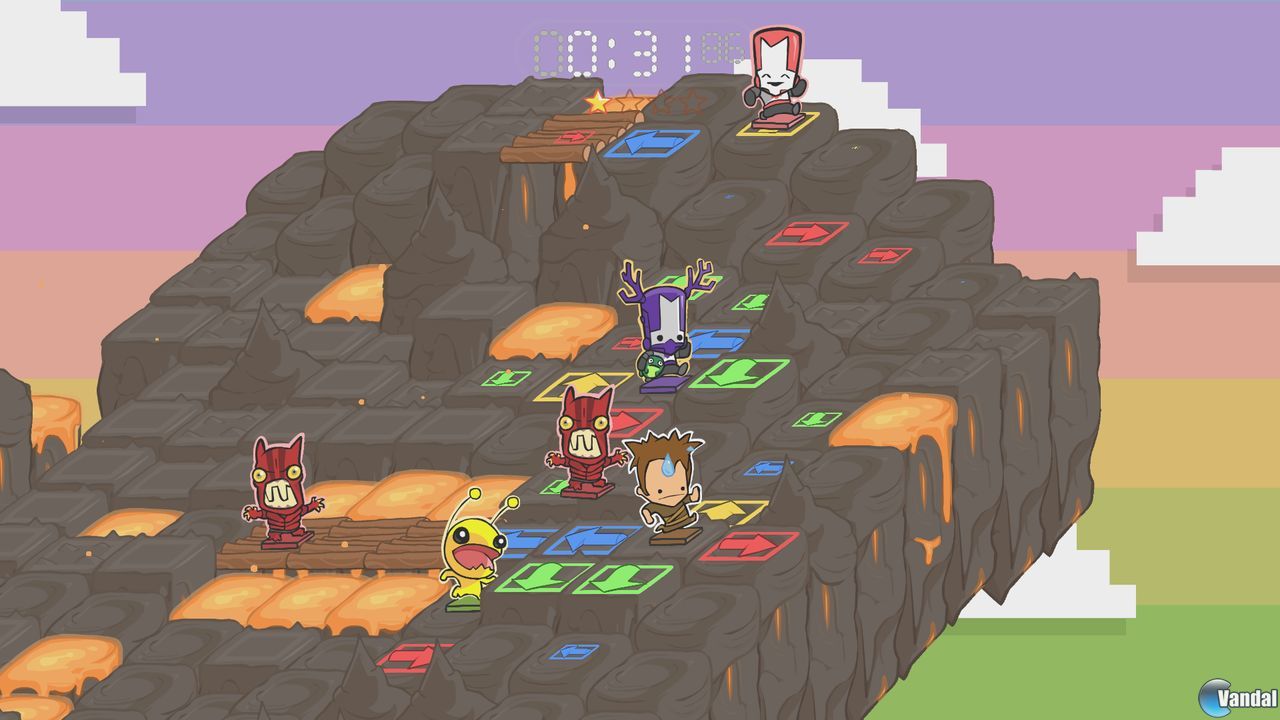Select the green down-arrow tile near the purple knight
The width and height of the screenshot is (1280, 720).
click(x=741, y=372)
